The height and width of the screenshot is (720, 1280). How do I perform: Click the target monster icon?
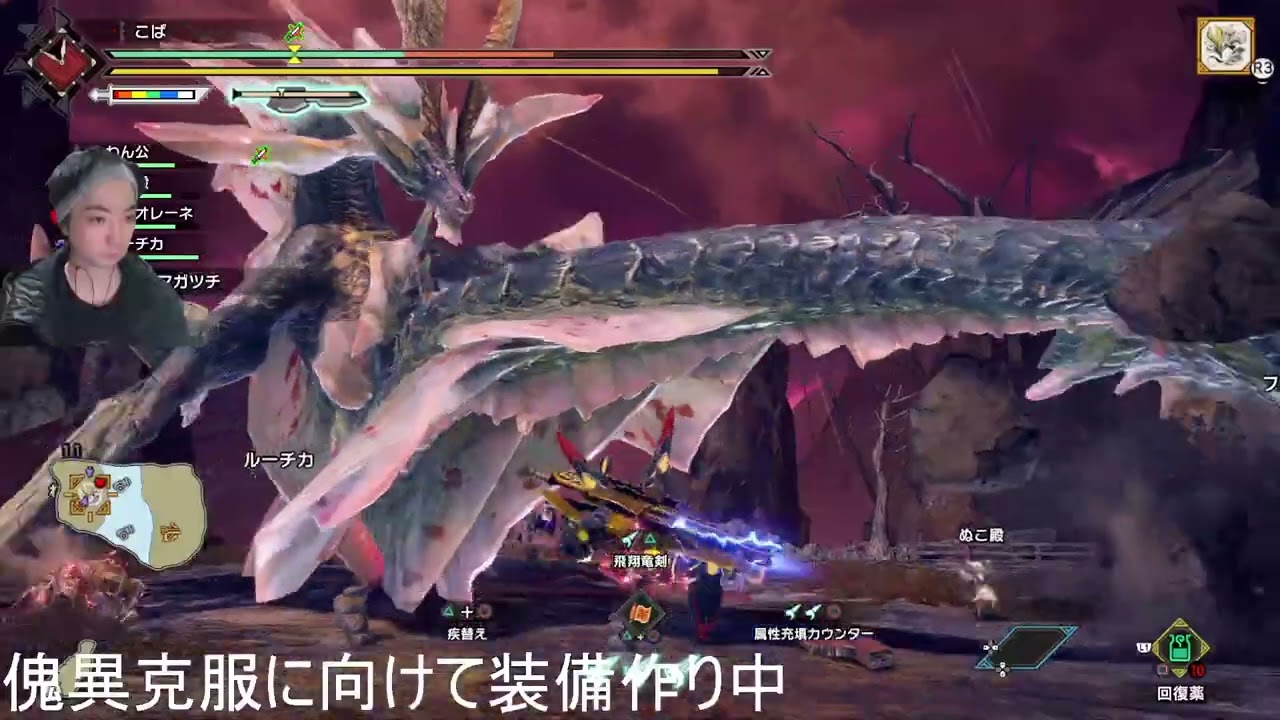(x=1226, y=46)
